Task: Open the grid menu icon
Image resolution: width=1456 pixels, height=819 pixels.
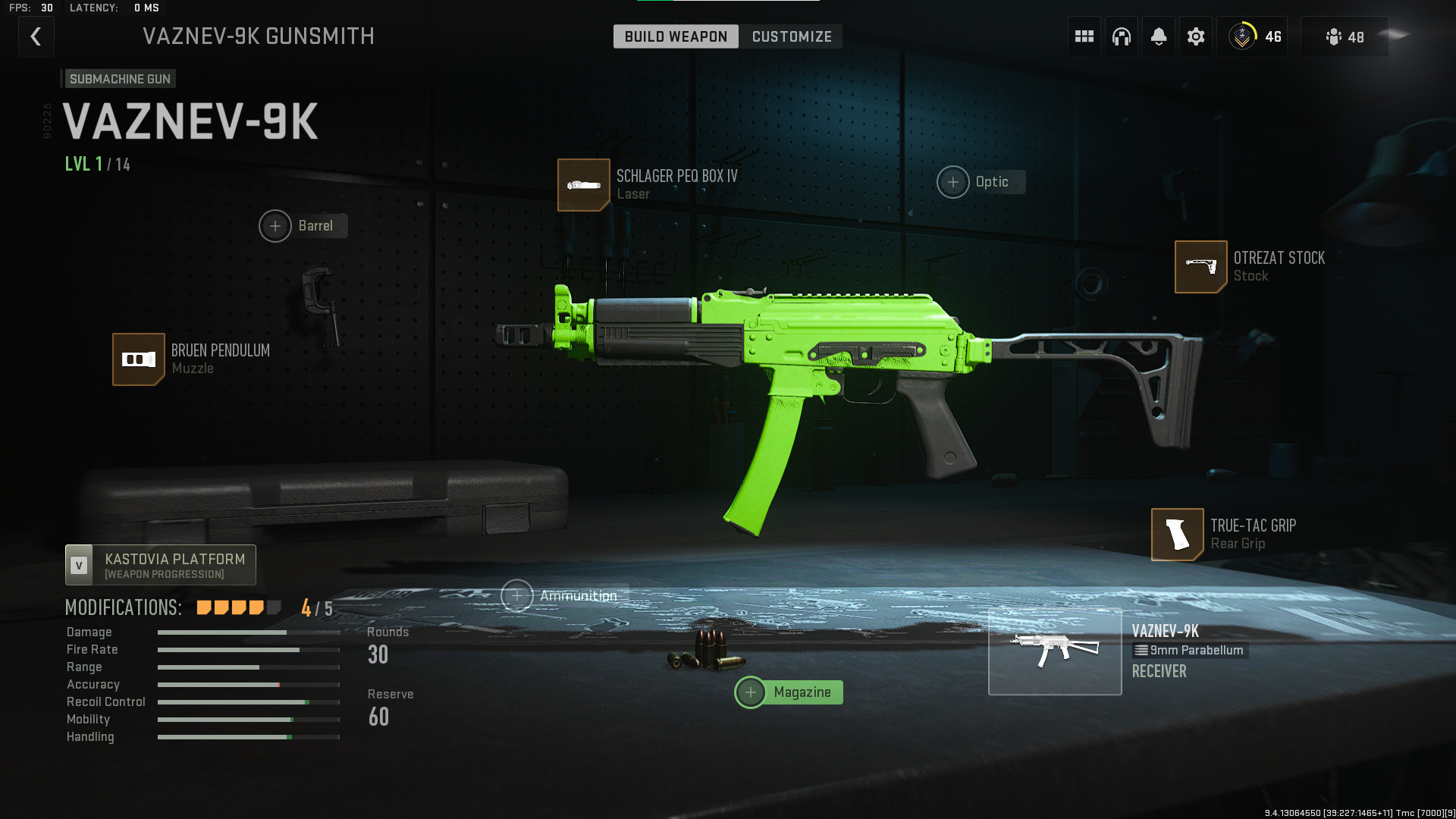Action: click(x=1084, y=36)
